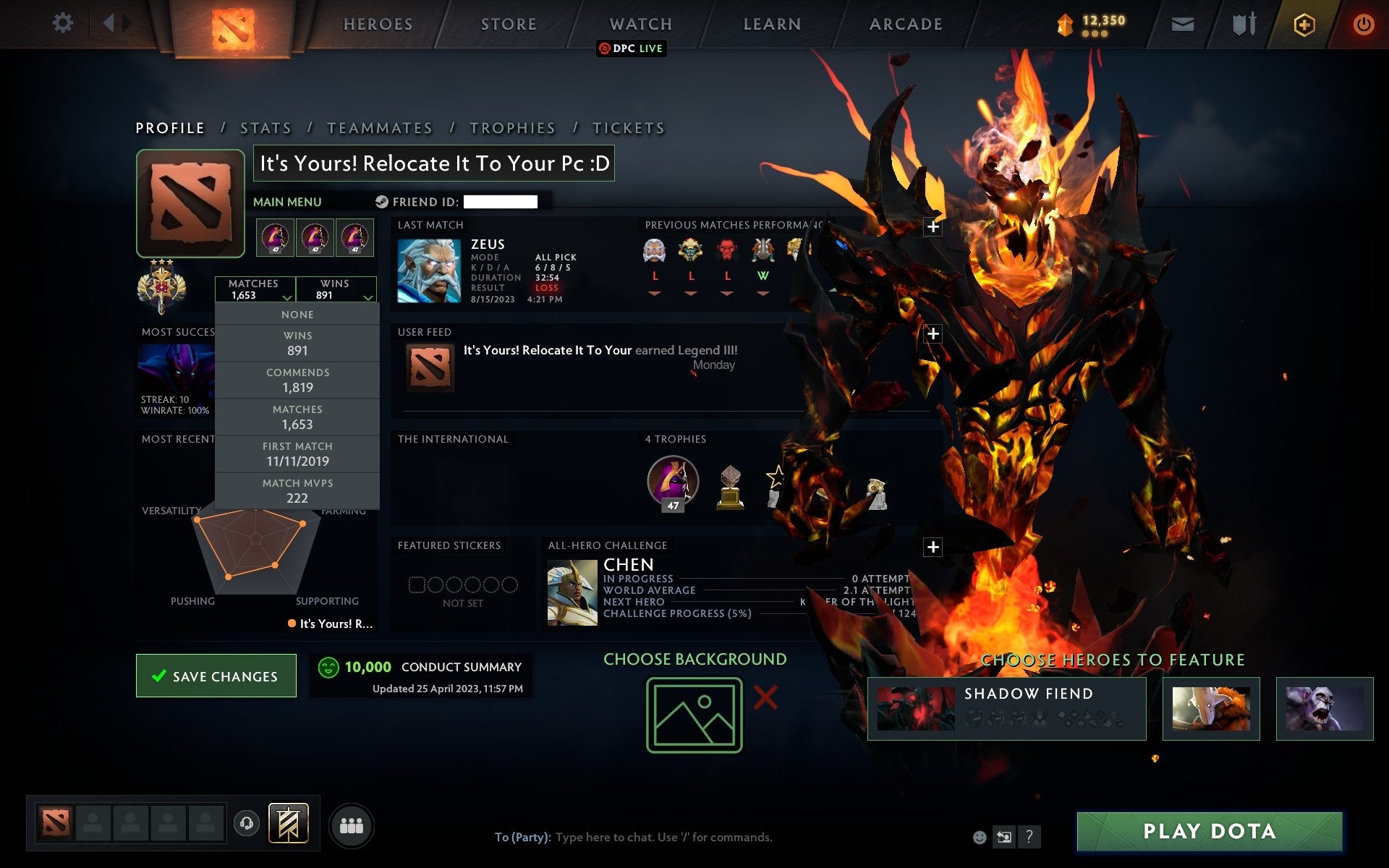Switch to the STATS tab
Viewport: 1389px width, 868px height.
point(266,127)
